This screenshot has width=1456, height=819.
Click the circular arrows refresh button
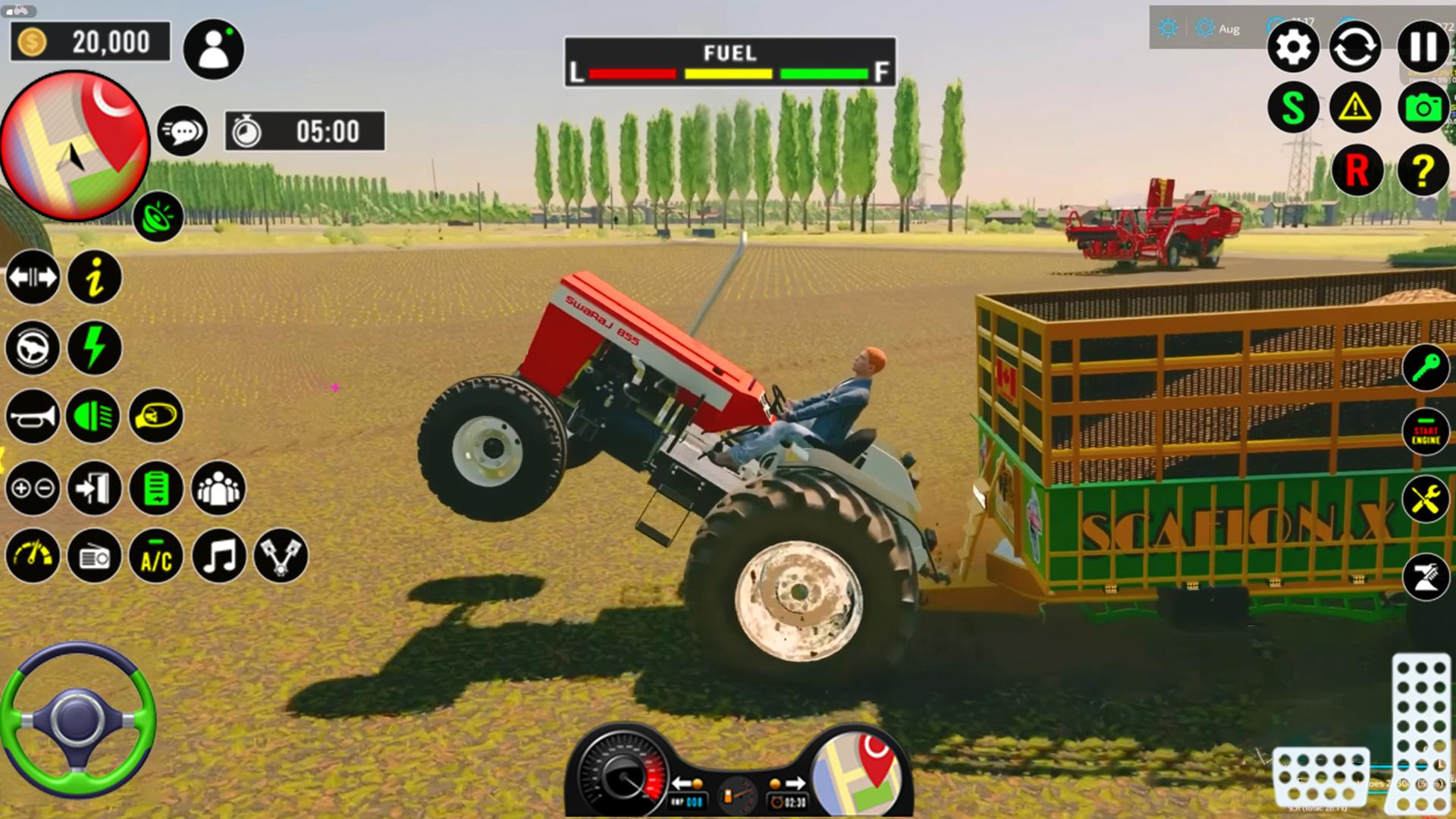(x=1355, y=47)
